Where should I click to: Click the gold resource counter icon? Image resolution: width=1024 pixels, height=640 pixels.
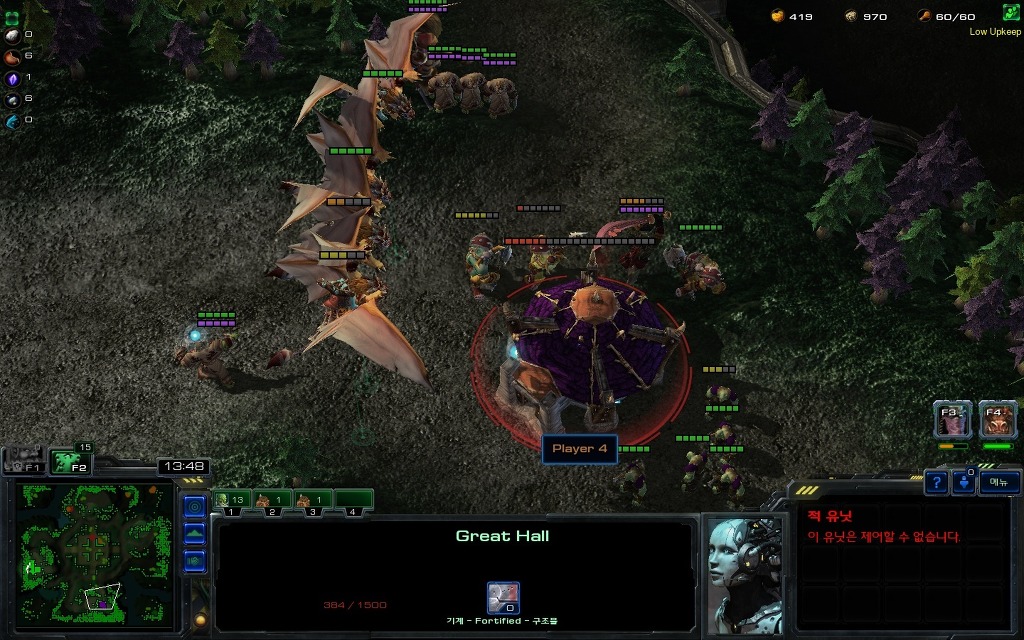tap(778, 16)
